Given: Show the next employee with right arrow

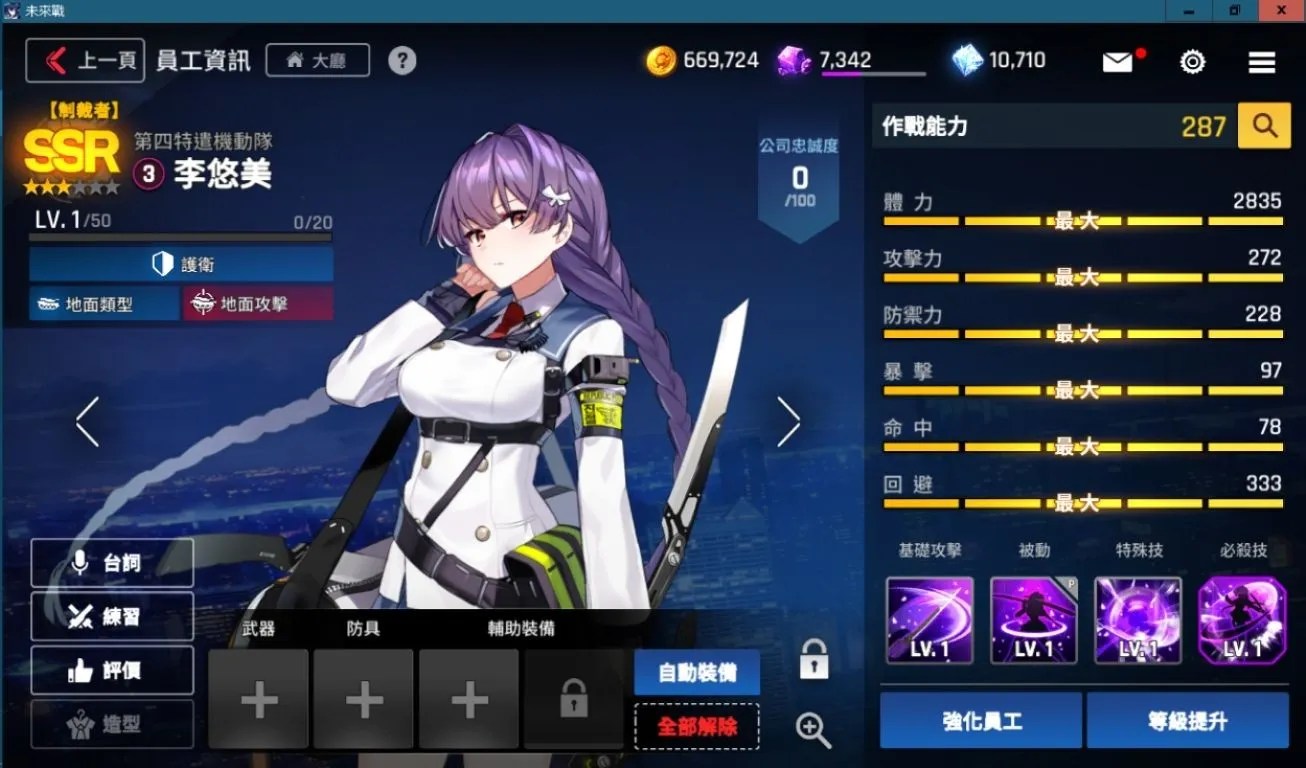Looking at the screenshot, I should point(789,422).
